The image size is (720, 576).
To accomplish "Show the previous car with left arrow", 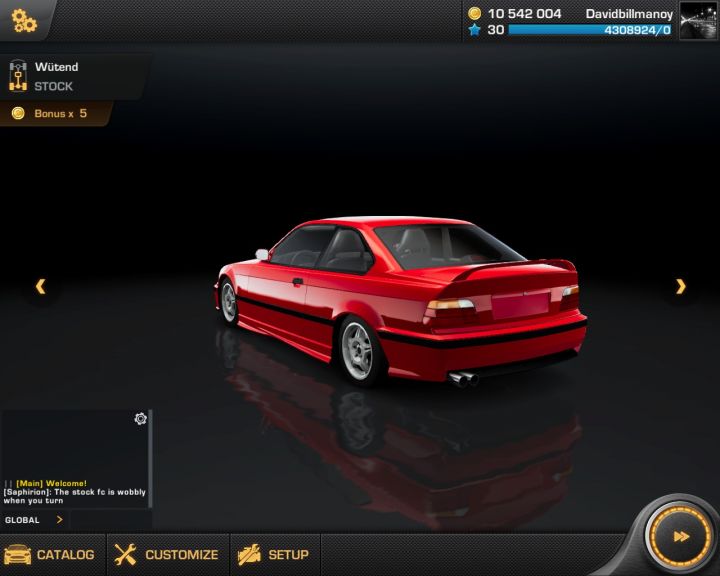I will pyautogui.click(x=40, y=287).
